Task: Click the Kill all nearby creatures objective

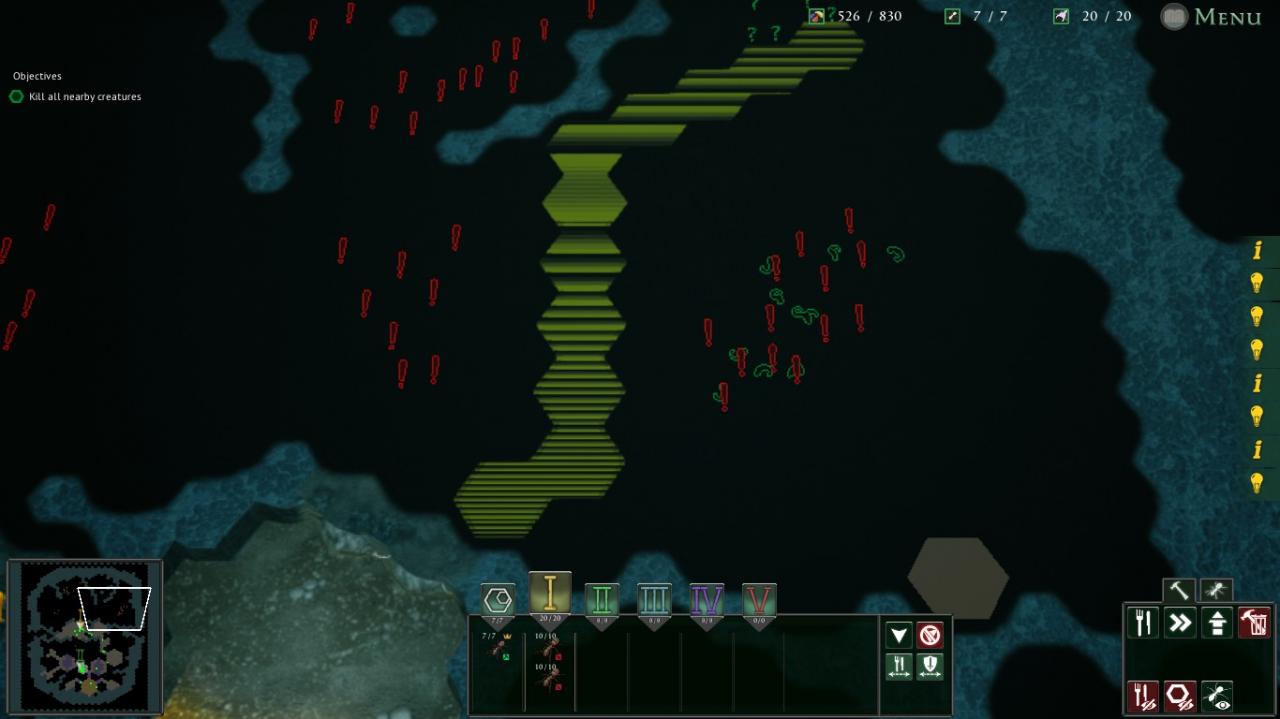Action: 85,97
